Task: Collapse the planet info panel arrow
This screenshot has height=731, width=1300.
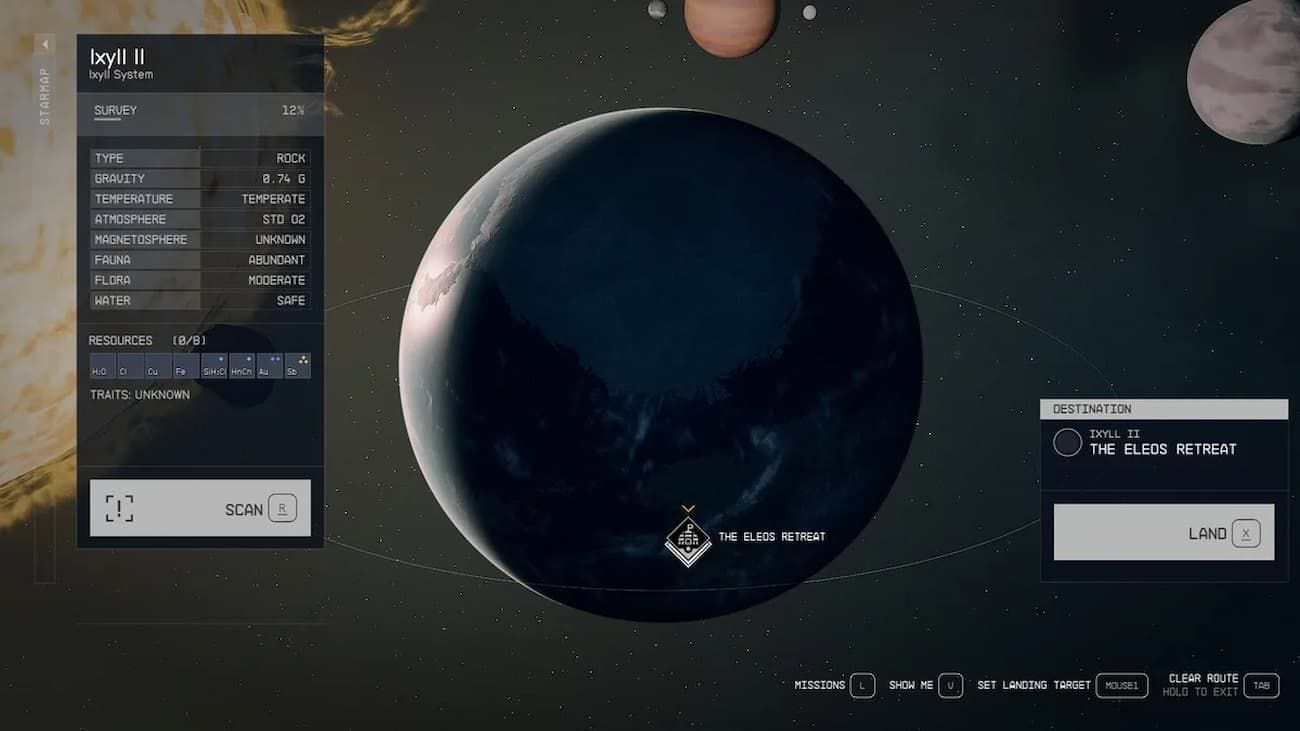Action: pos(44,43)
